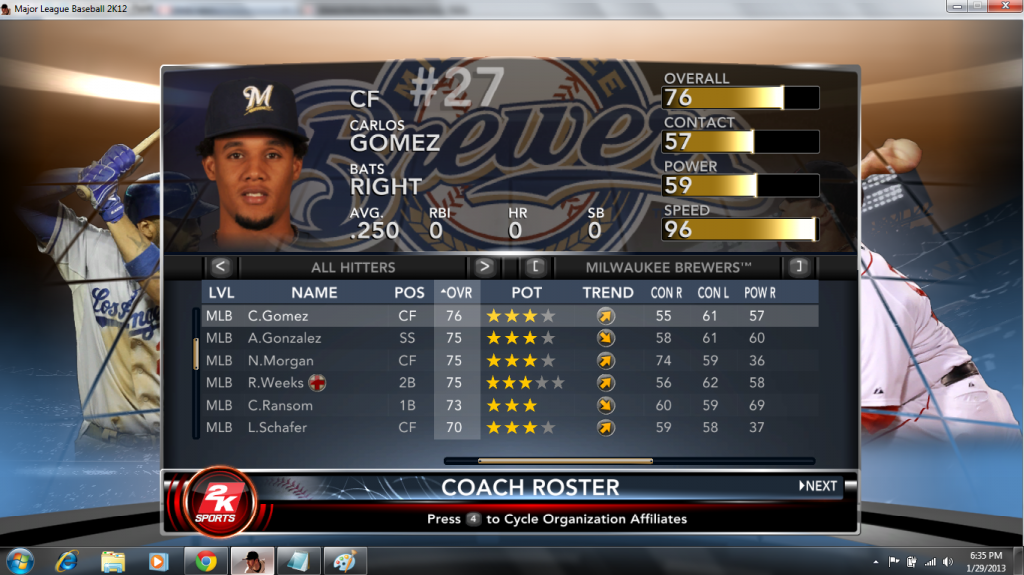Open the Windows Start menu

(20, 560)
